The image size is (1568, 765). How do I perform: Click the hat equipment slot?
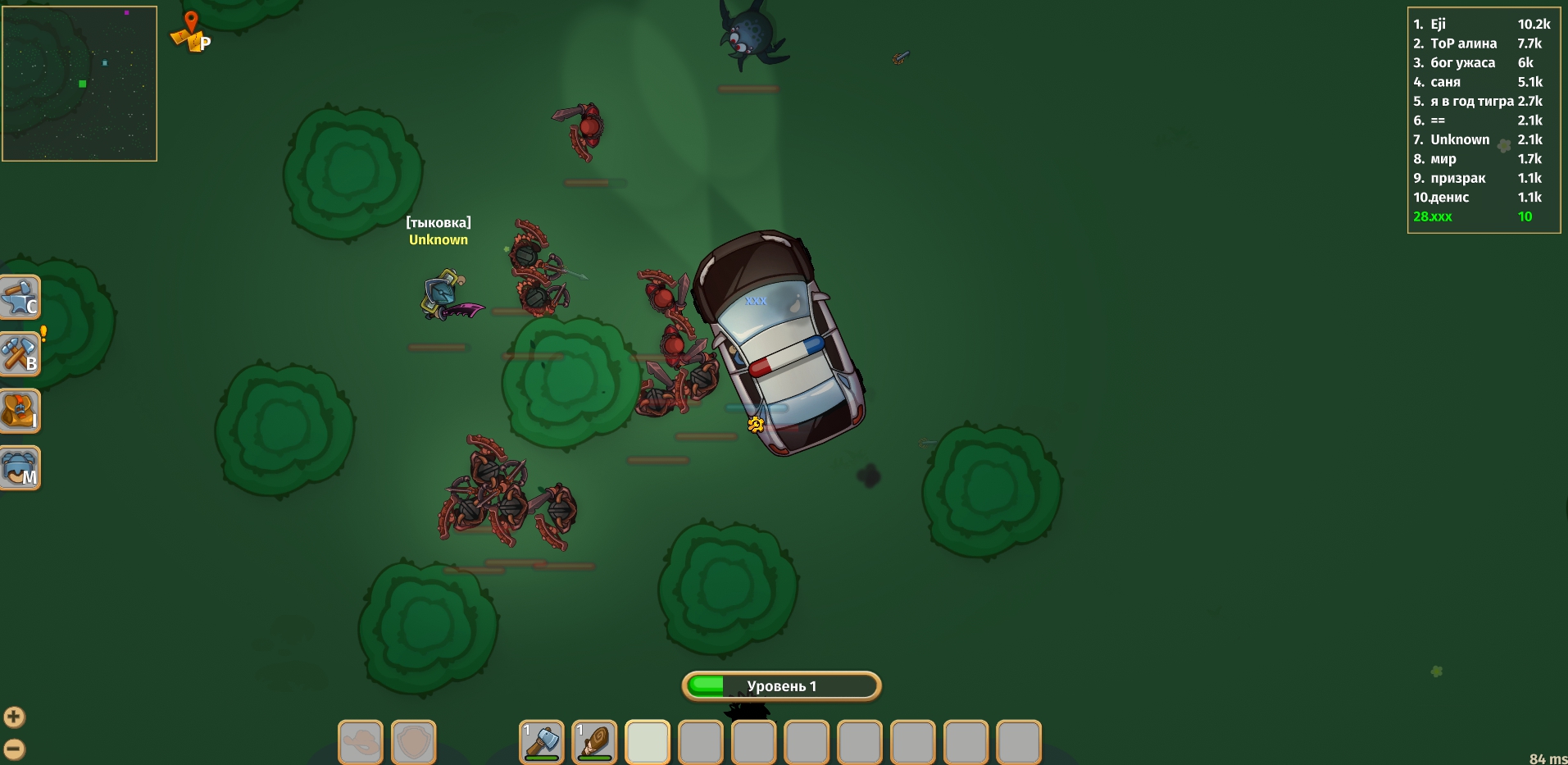coord(360,740)
